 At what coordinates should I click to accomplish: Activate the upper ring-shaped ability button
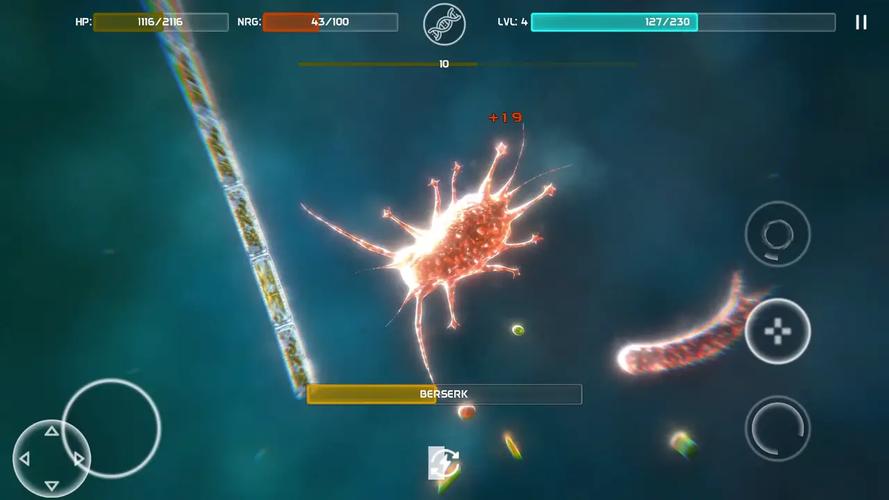[x=777, y=234]
